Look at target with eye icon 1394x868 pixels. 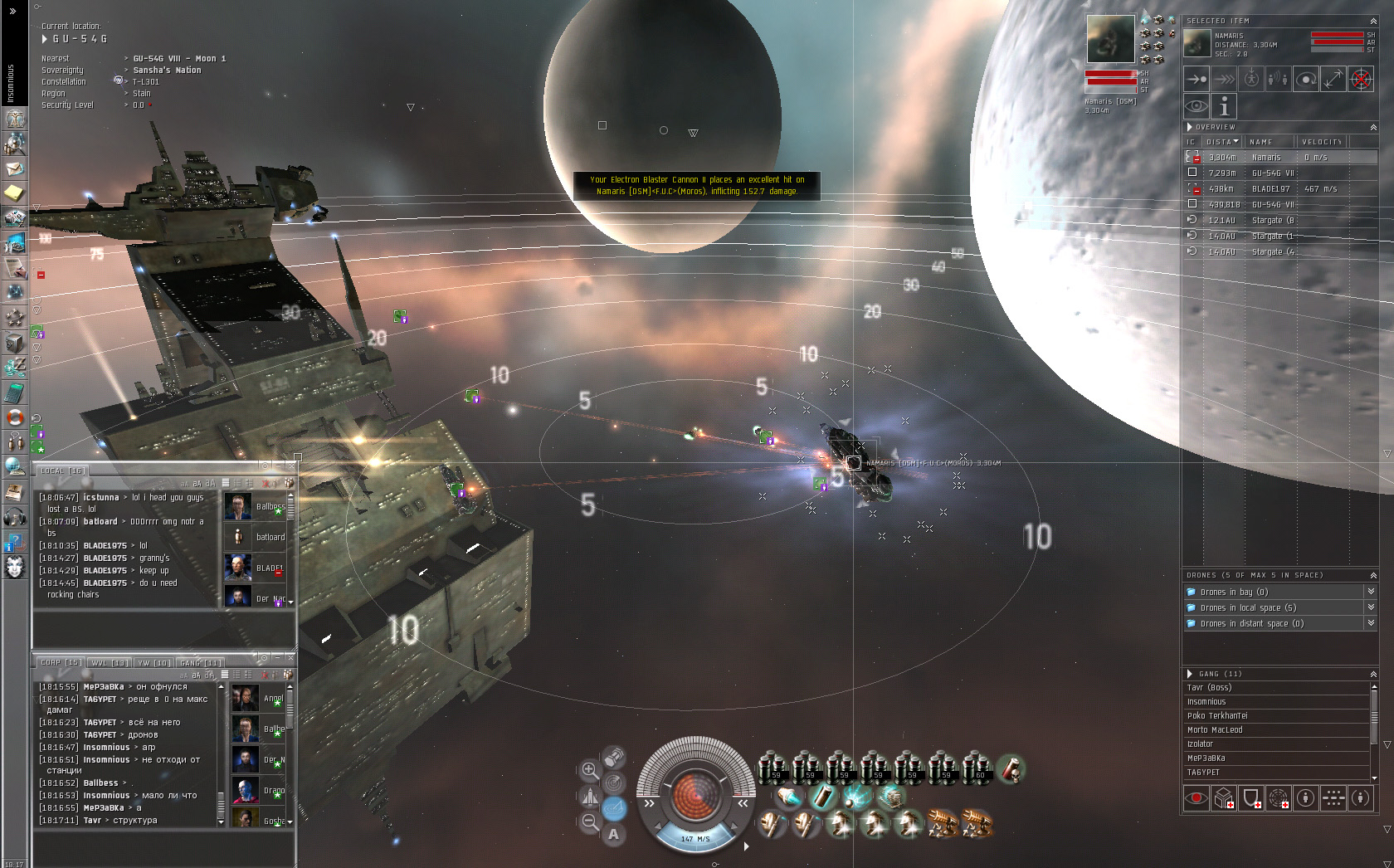1196,106
